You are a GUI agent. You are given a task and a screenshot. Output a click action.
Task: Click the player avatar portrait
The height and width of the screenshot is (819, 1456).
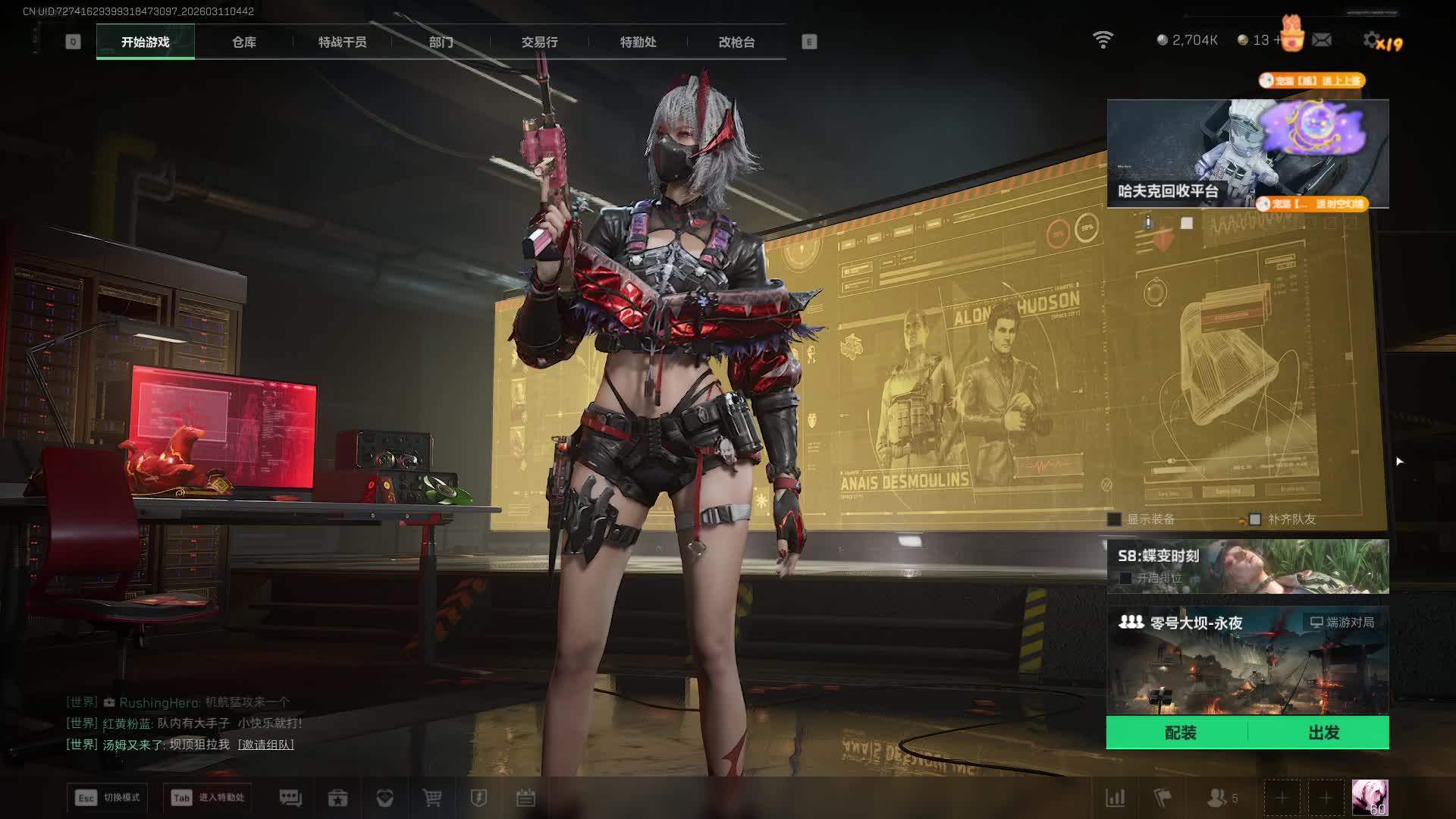[1370, 798]
